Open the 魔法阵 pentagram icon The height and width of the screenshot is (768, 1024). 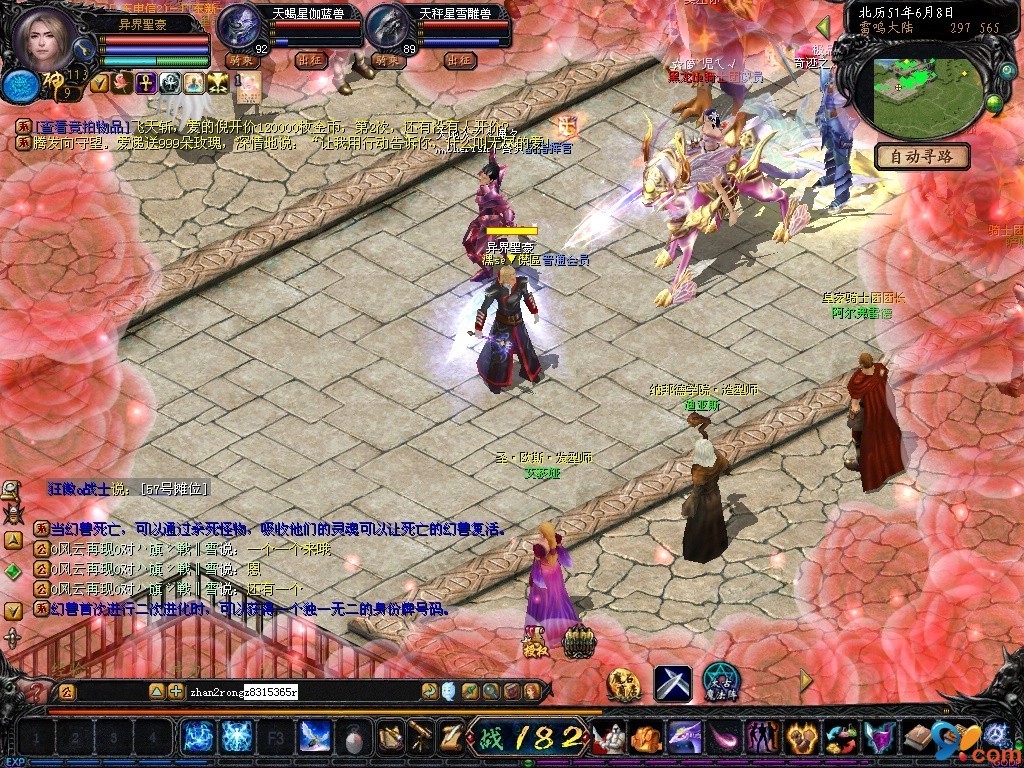[720, 682]
